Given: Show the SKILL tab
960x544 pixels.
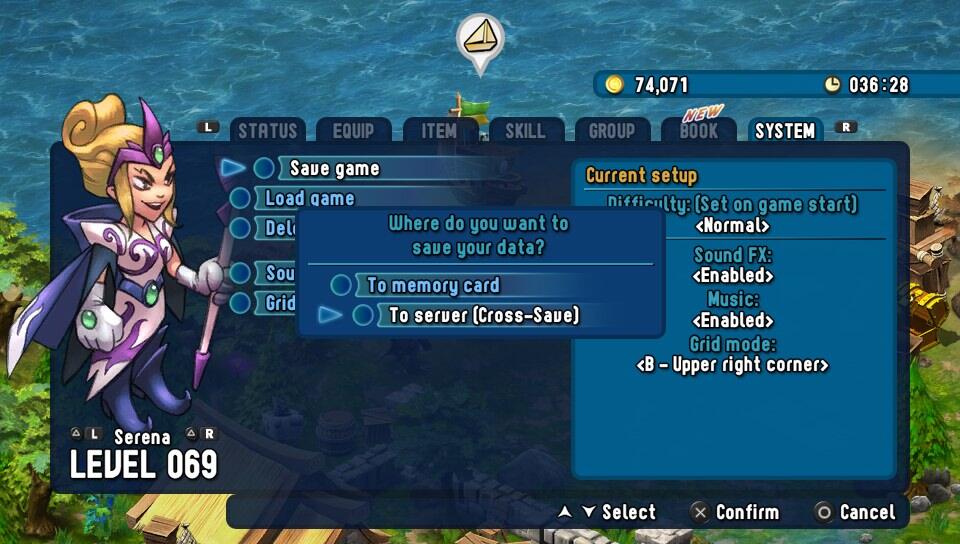Looking at the screenshot, I should pyautogui.click(x=525, y=131).
